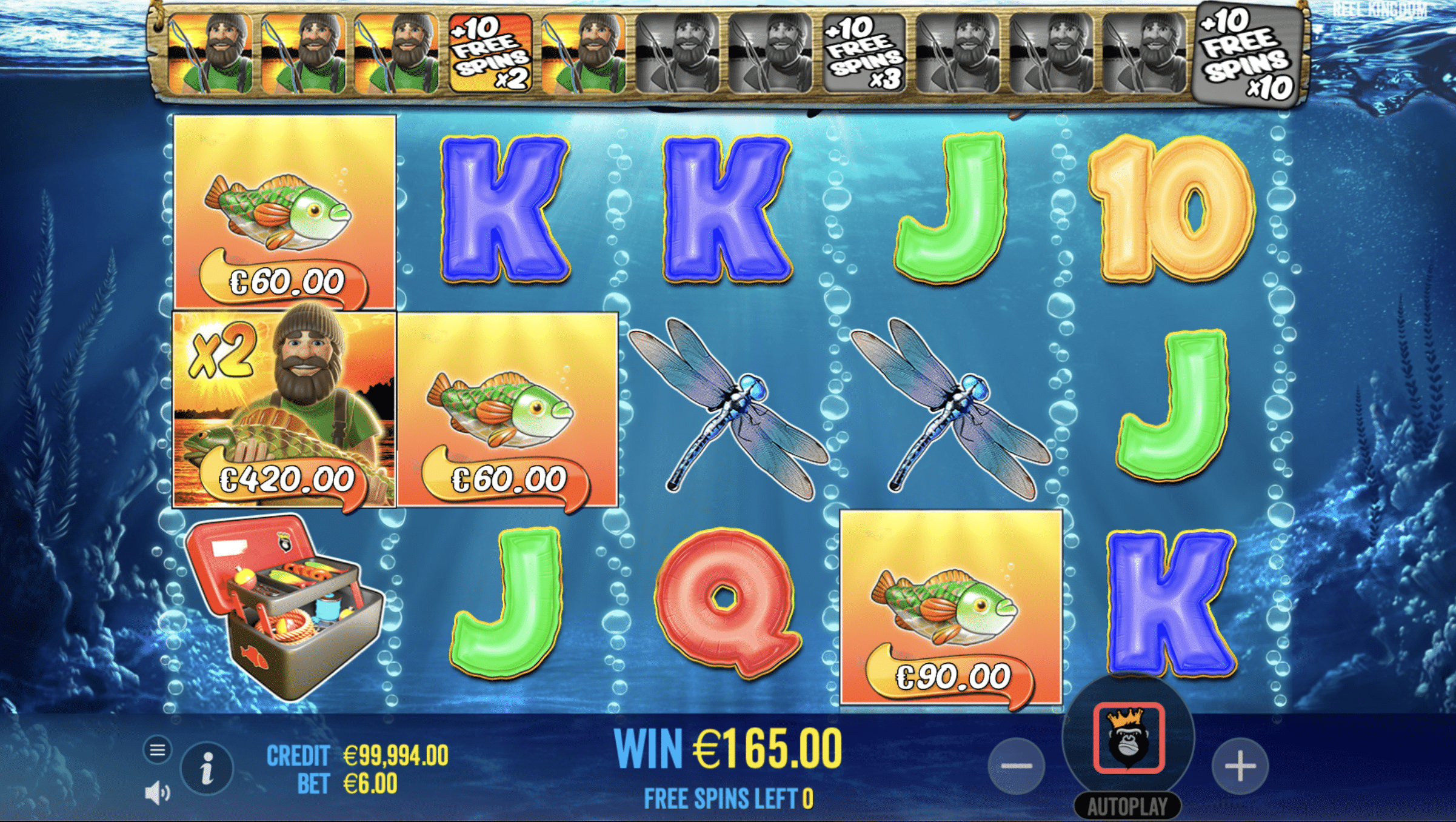Show the game info paytable
Viewport: 1456px width, 822px height.
pyautogui.click(x=207, y=769)
